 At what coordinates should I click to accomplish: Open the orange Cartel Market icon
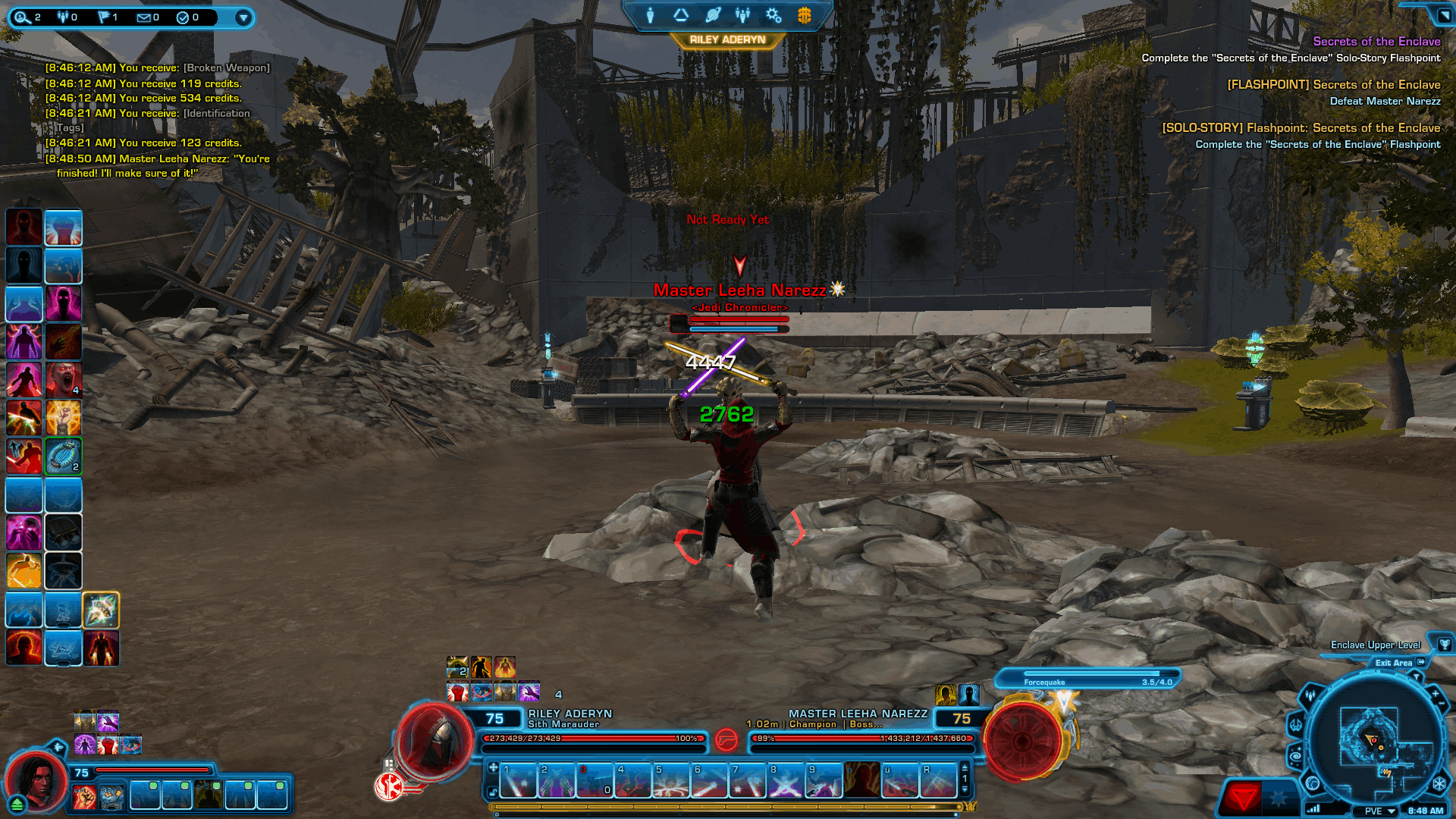coord(802,15)
